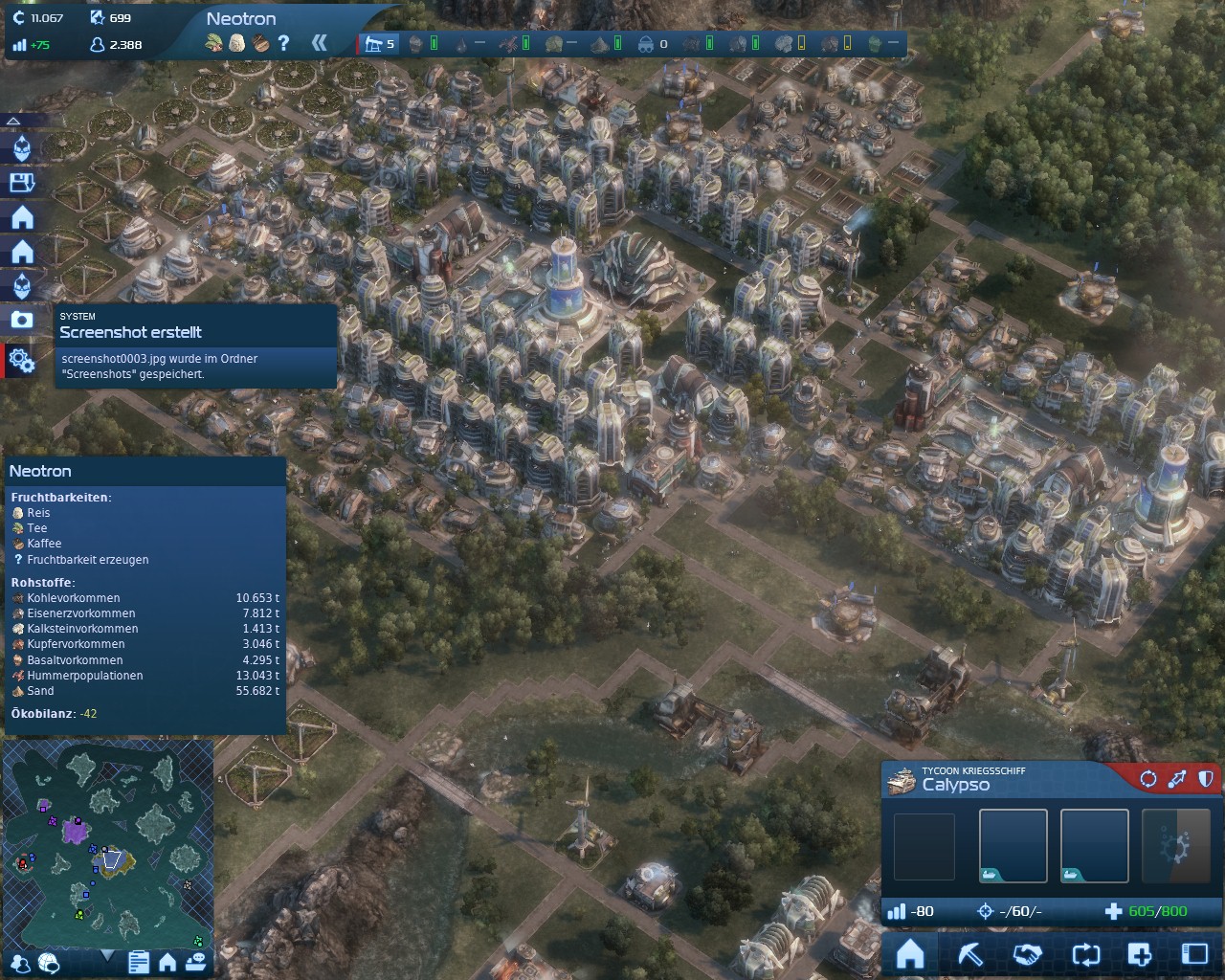
Task: Open the handshake diplomacy menu
Action: (1028, 954)
